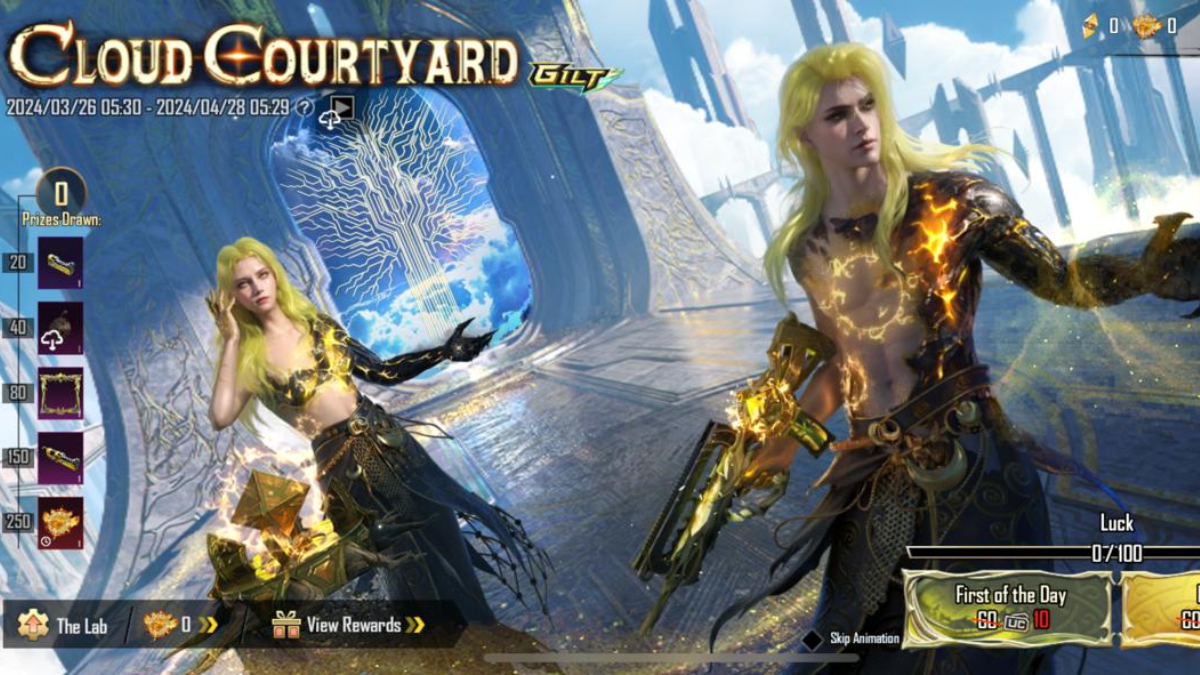The width and height of the screenshot is (1200, 675).
Task: Select the 150-draw gun skin prize
Action: (60, 458)
